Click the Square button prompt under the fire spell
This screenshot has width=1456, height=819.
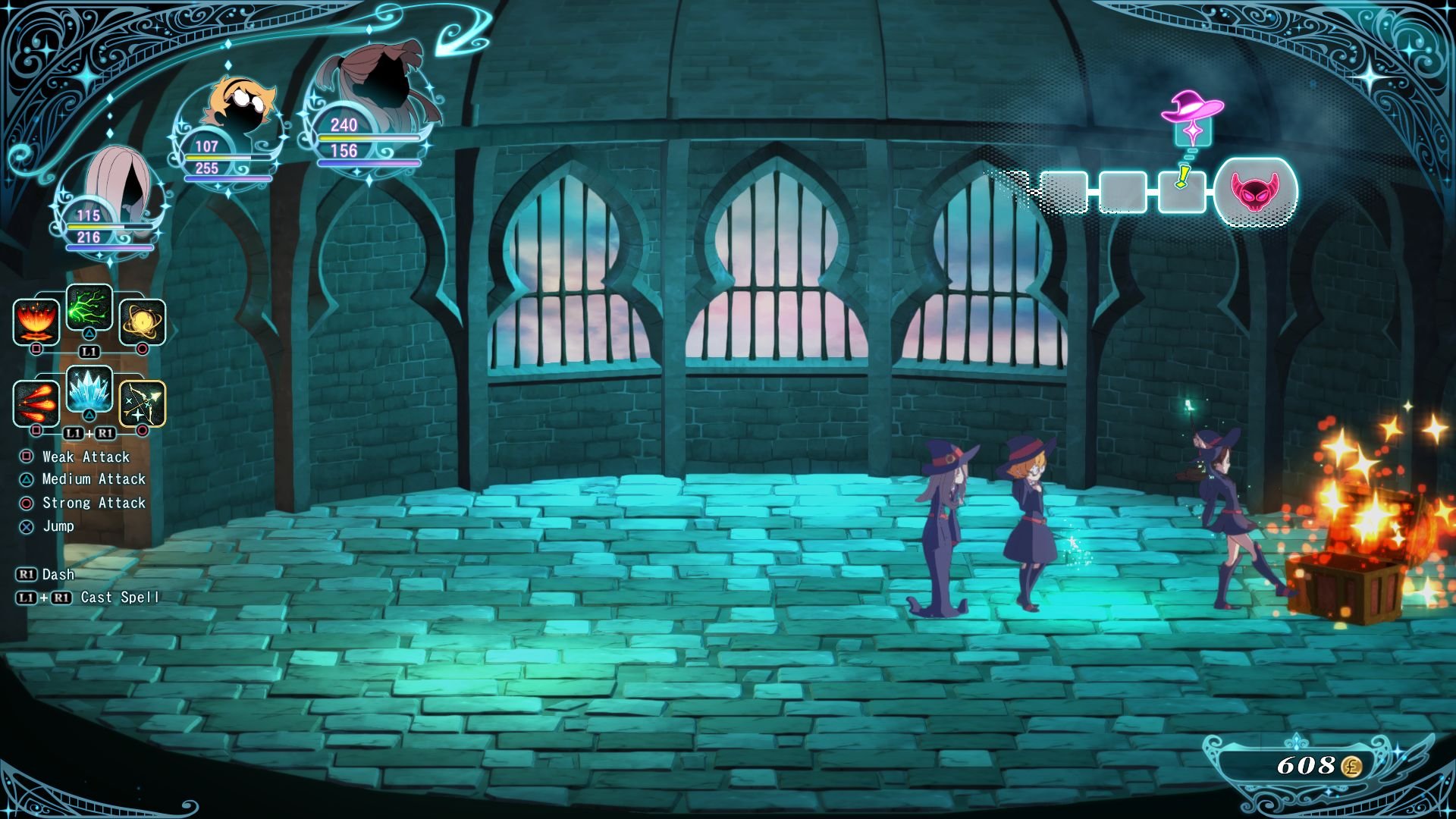click(36, 347)
